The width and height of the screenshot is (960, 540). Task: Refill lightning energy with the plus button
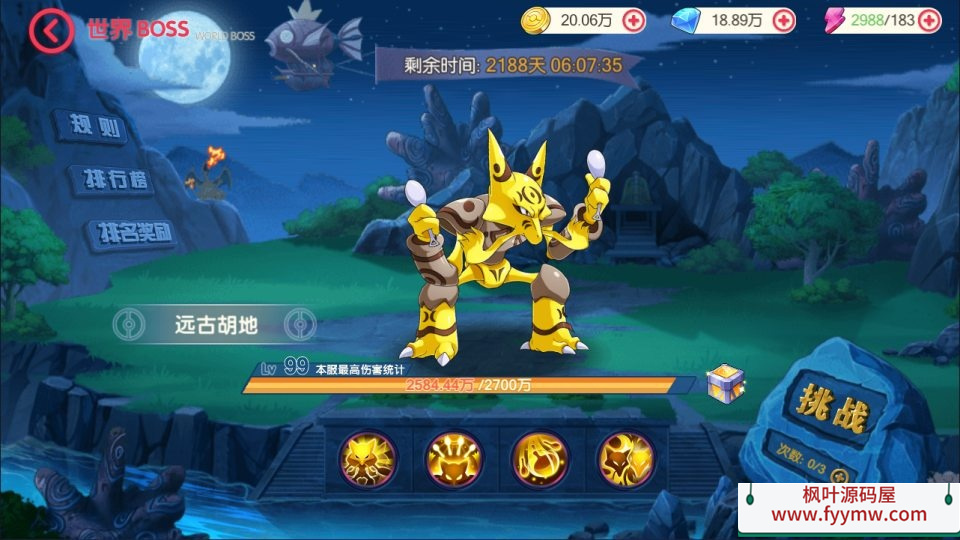929,19
